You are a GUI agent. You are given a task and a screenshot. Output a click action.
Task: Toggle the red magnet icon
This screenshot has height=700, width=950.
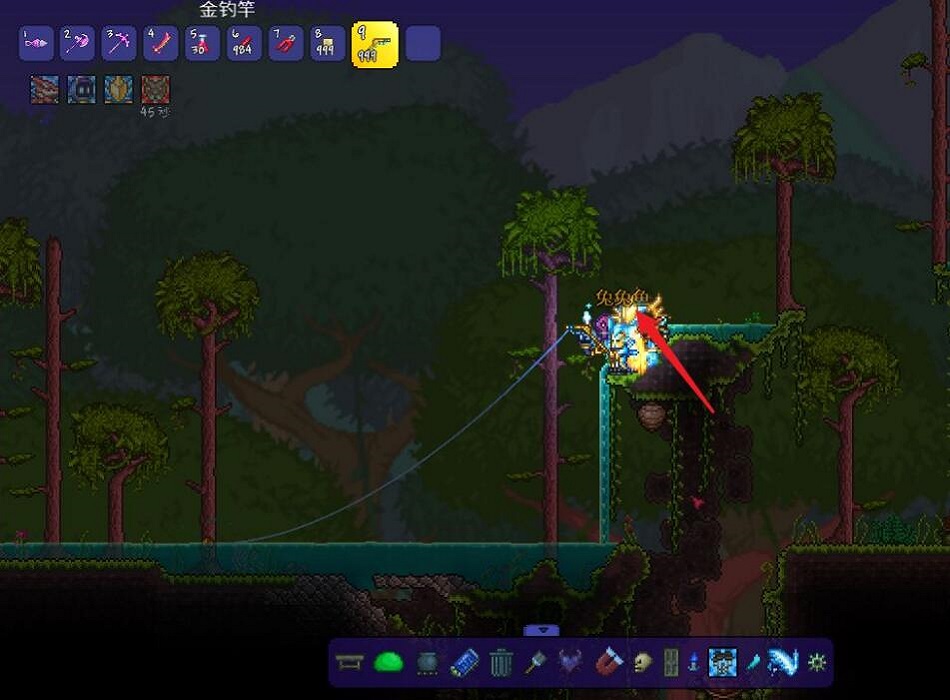609,661
